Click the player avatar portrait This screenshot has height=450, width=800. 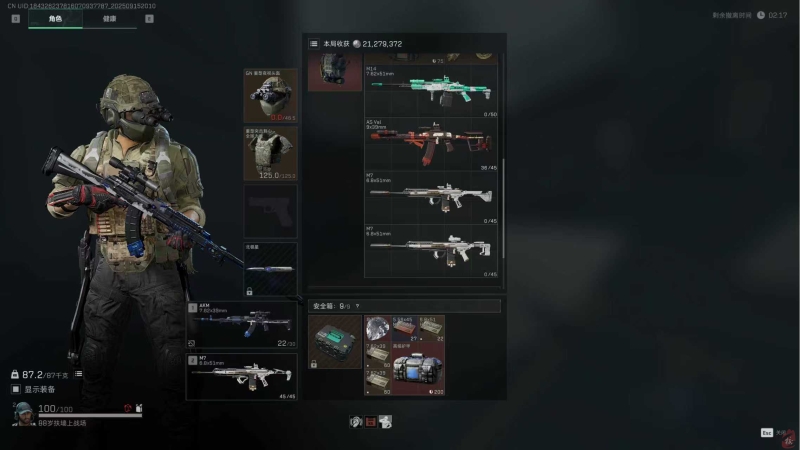tap(22, 413)
